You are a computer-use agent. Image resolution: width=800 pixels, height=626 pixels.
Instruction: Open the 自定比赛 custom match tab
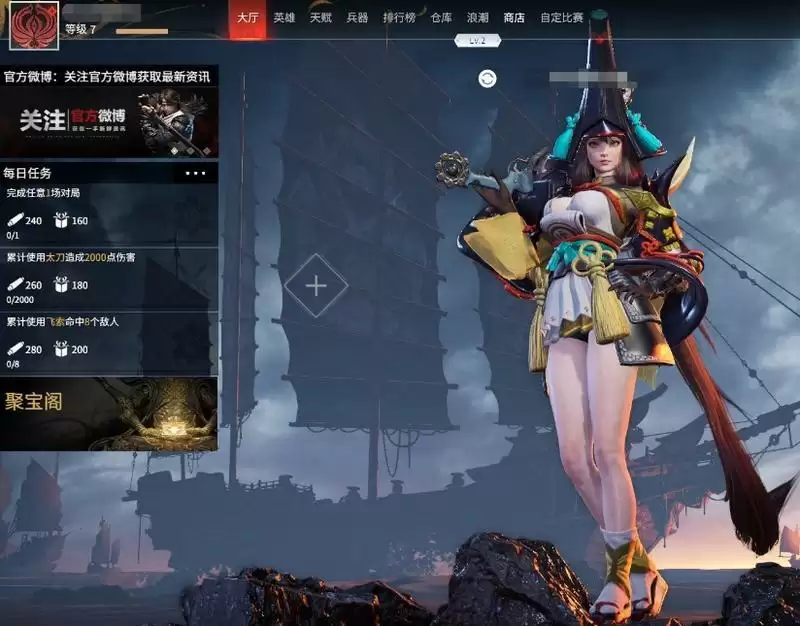pos(561,18)
